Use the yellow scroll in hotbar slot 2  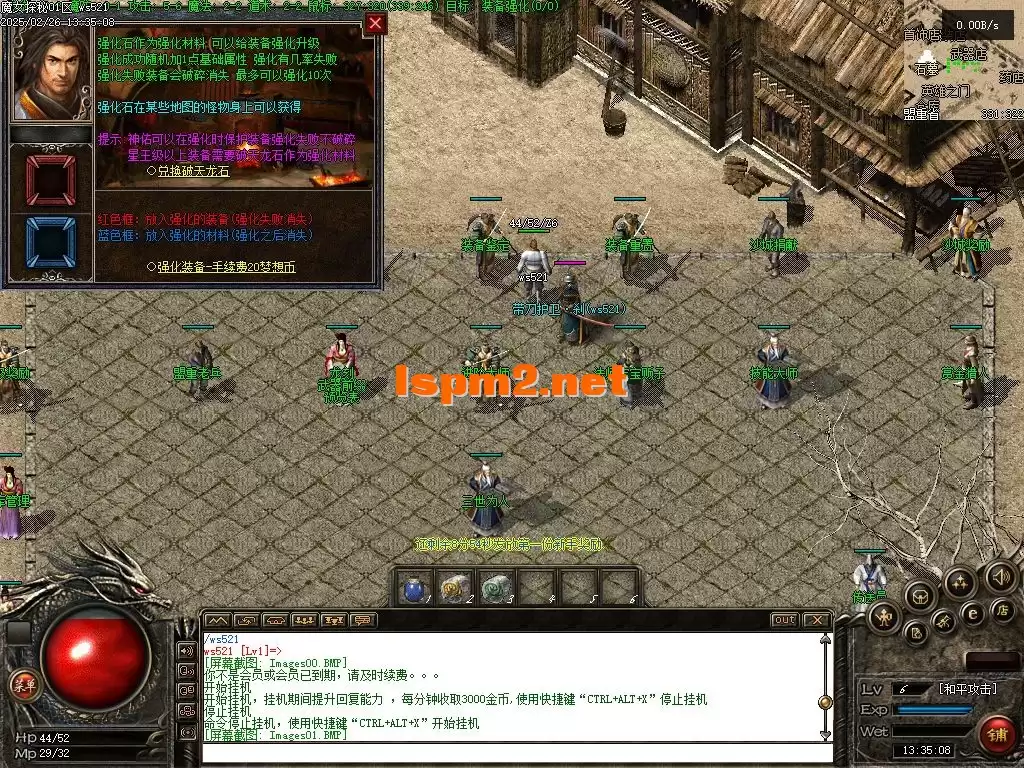[x=455, y=589]
